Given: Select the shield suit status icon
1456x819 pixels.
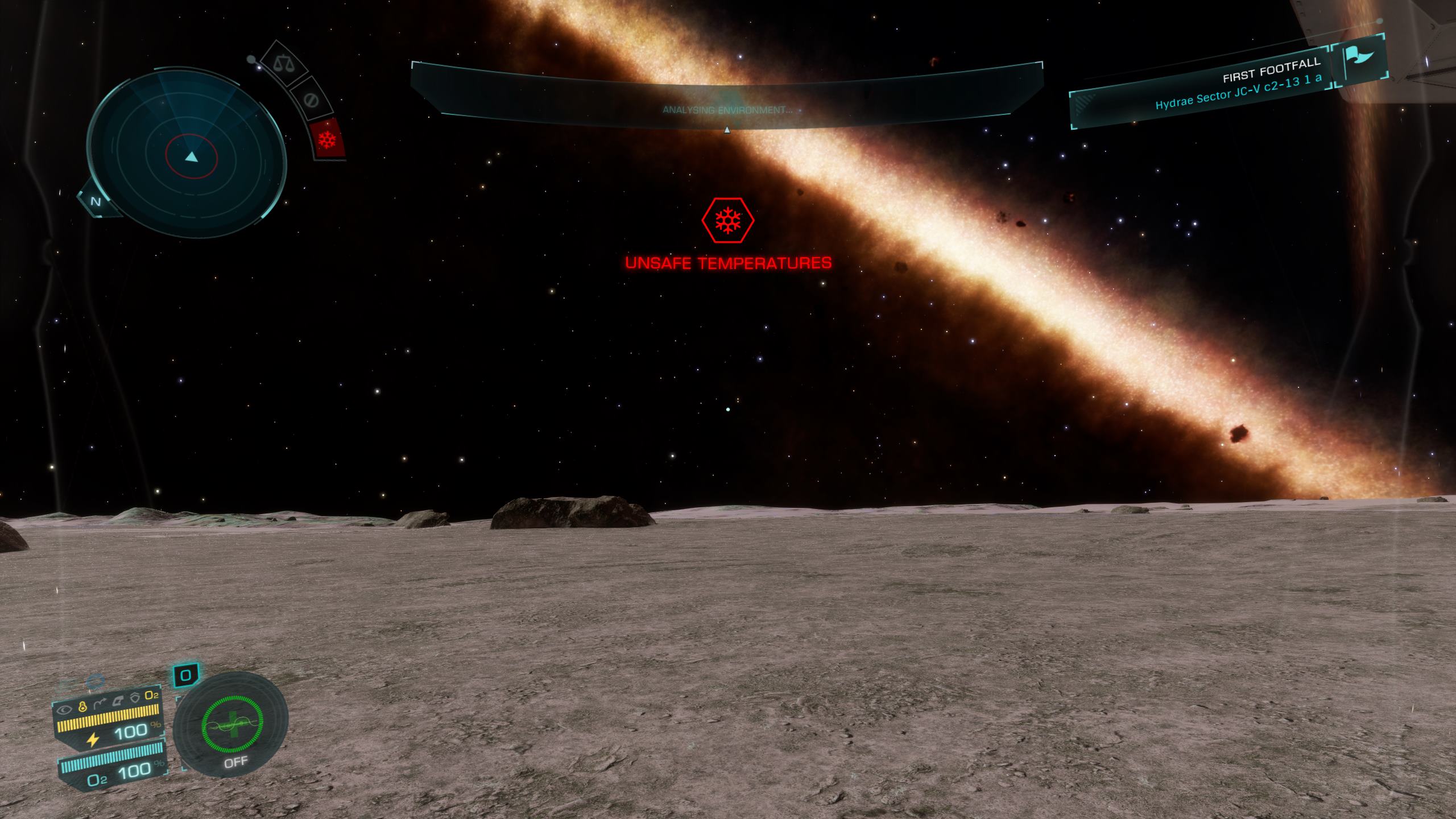Looking at the screenshot, I should coord(135,697).
